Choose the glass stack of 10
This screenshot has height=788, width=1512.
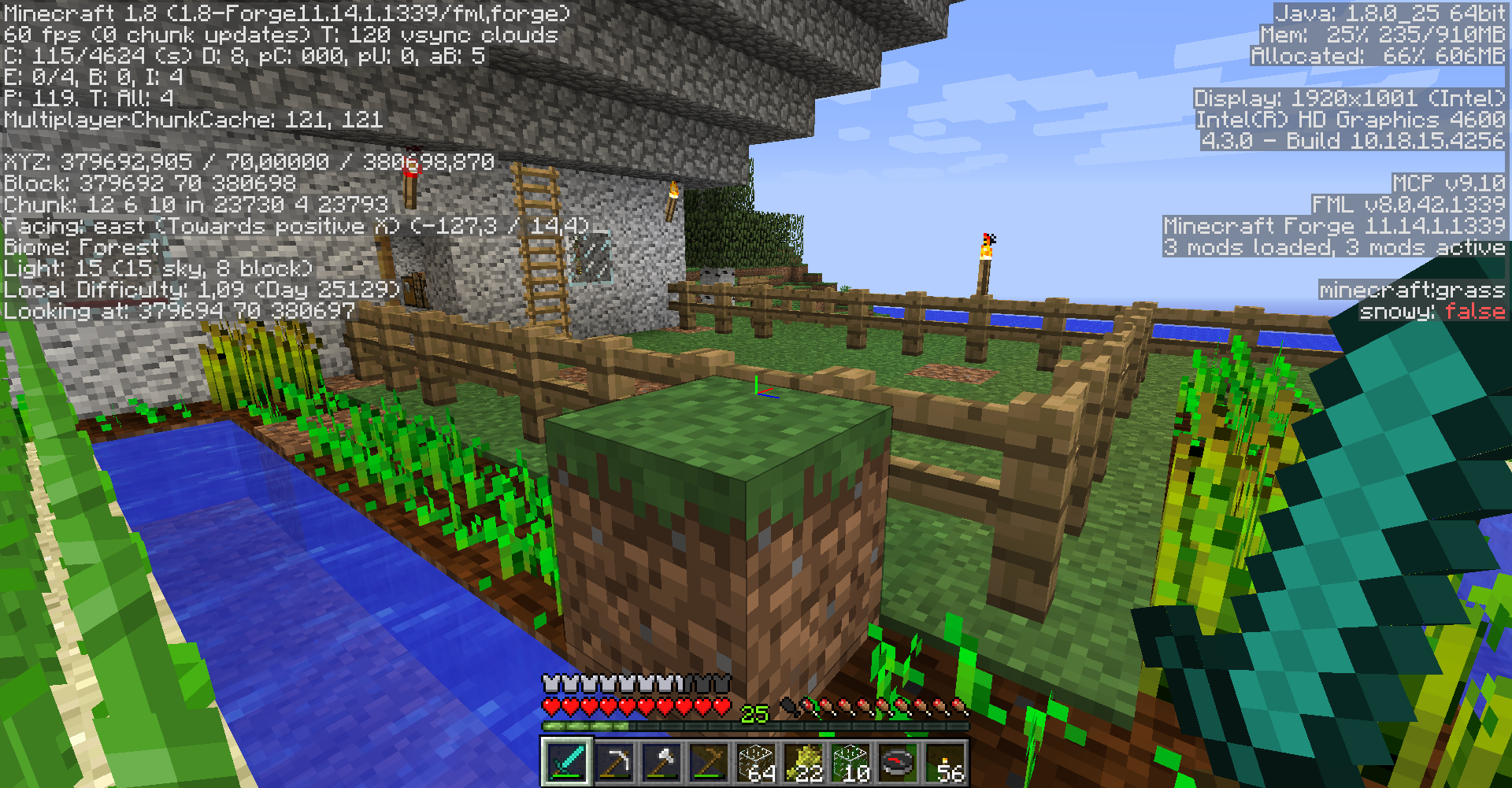(850, 761)
